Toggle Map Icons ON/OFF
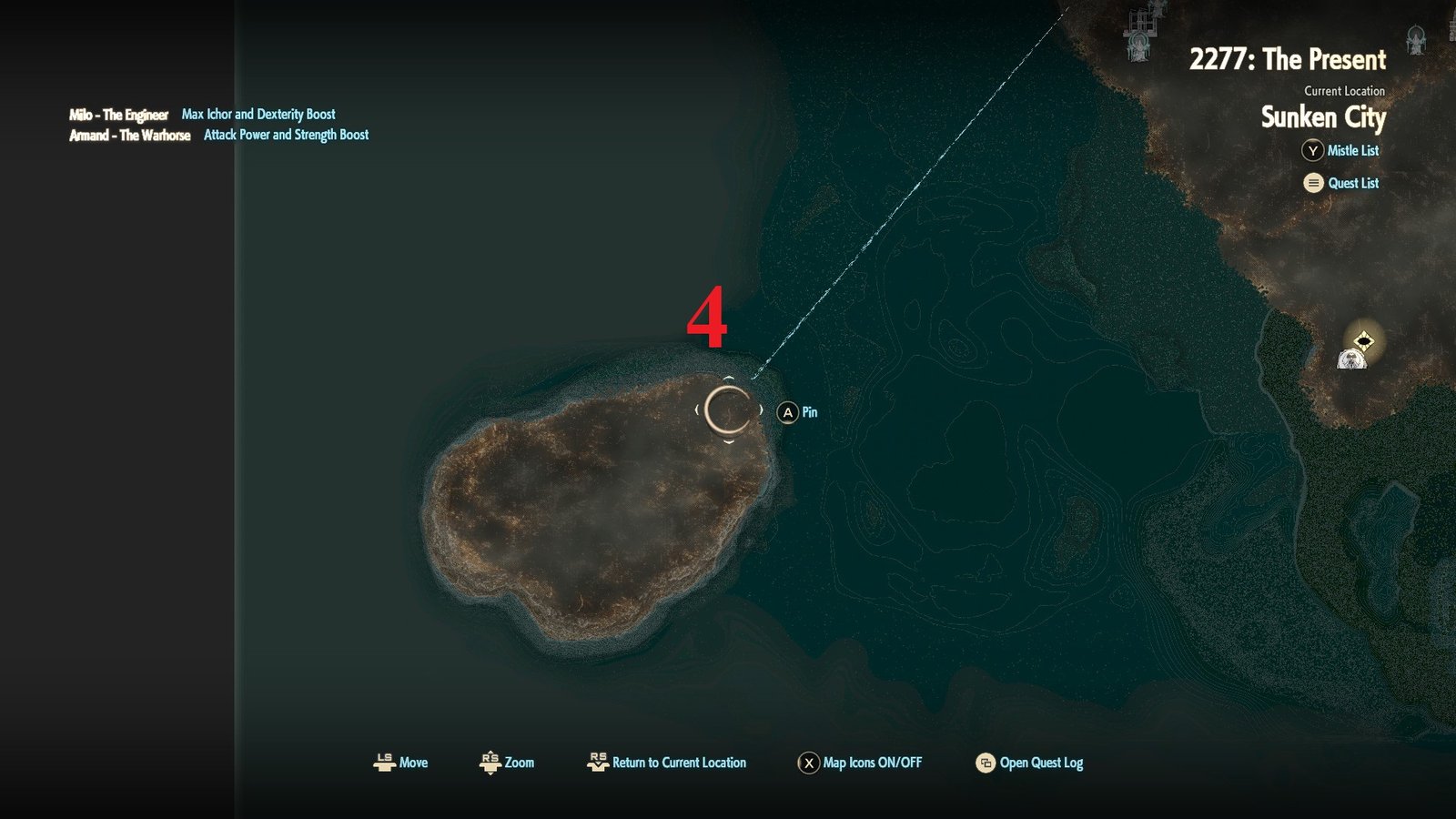This screenshot has width=1456, height=819. (x=860, y=763)
